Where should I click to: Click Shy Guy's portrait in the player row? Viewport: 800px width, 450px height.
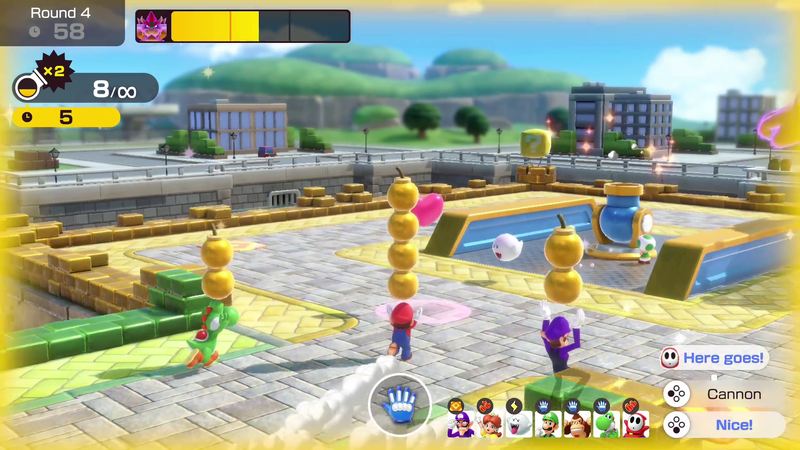635,423
